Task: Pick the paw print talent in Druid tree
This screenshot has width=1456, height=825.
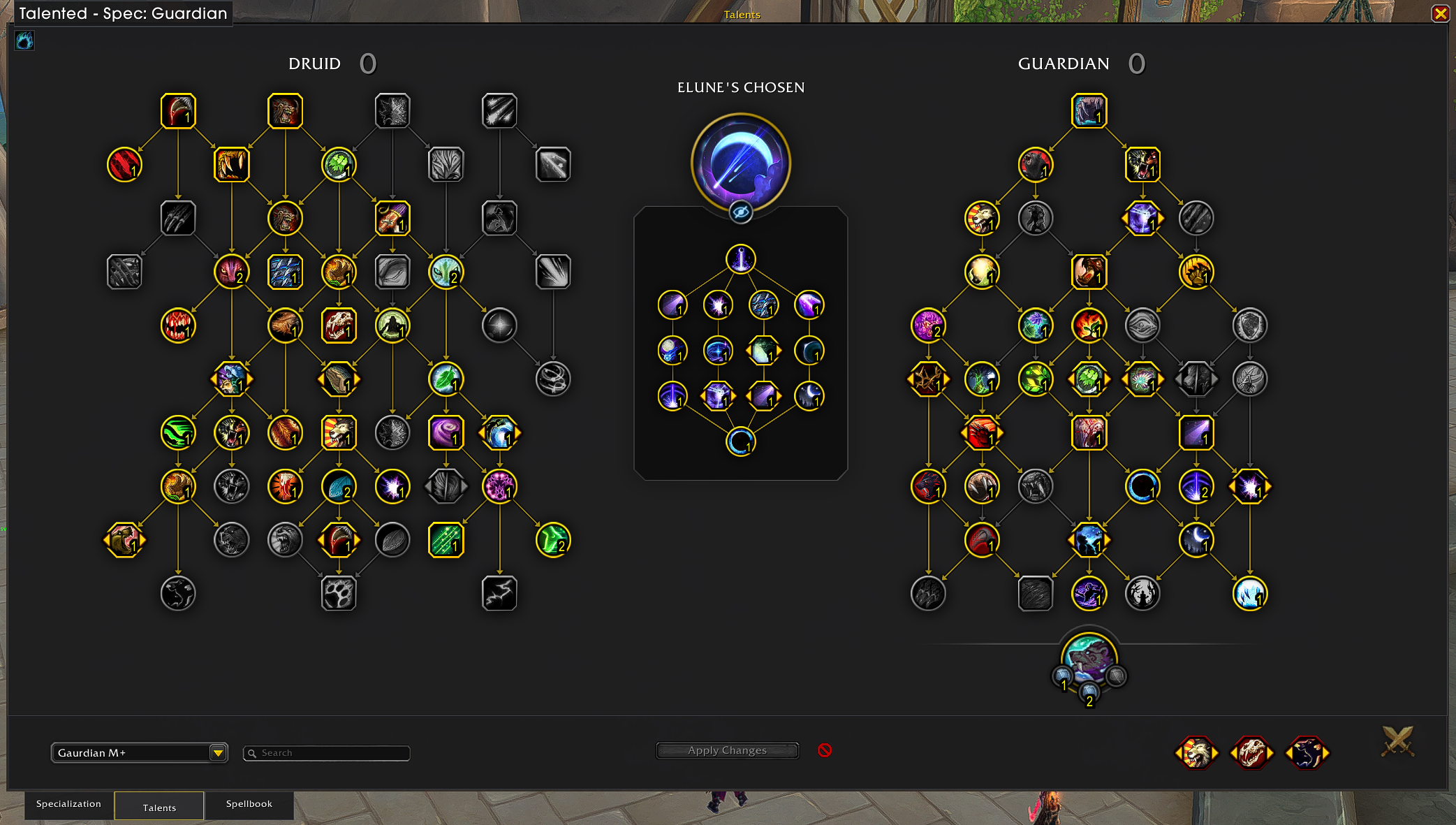Action: click(339, 594)
